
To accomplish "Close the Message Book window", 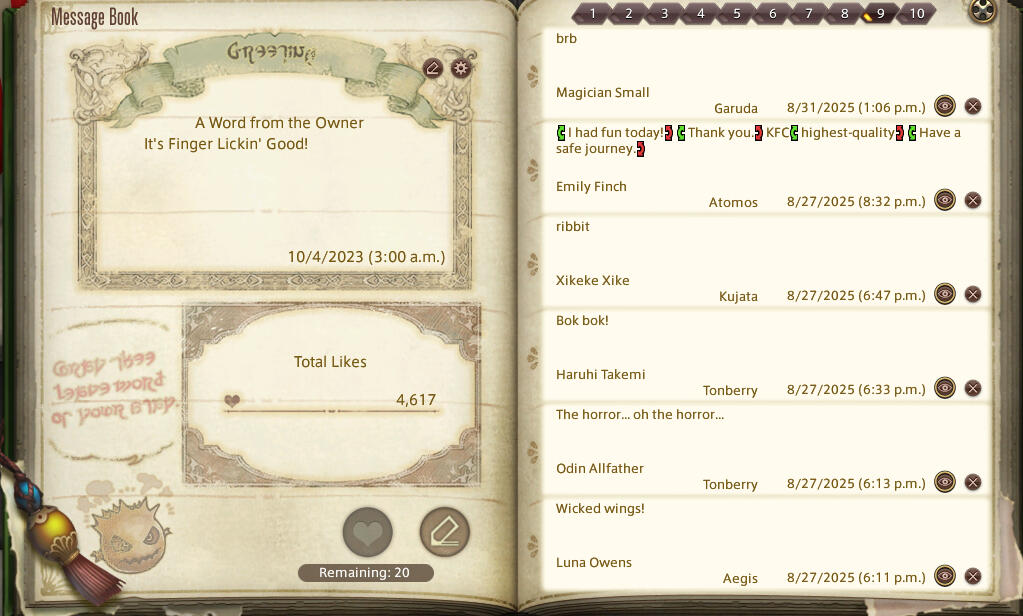I will coord(983,11).
